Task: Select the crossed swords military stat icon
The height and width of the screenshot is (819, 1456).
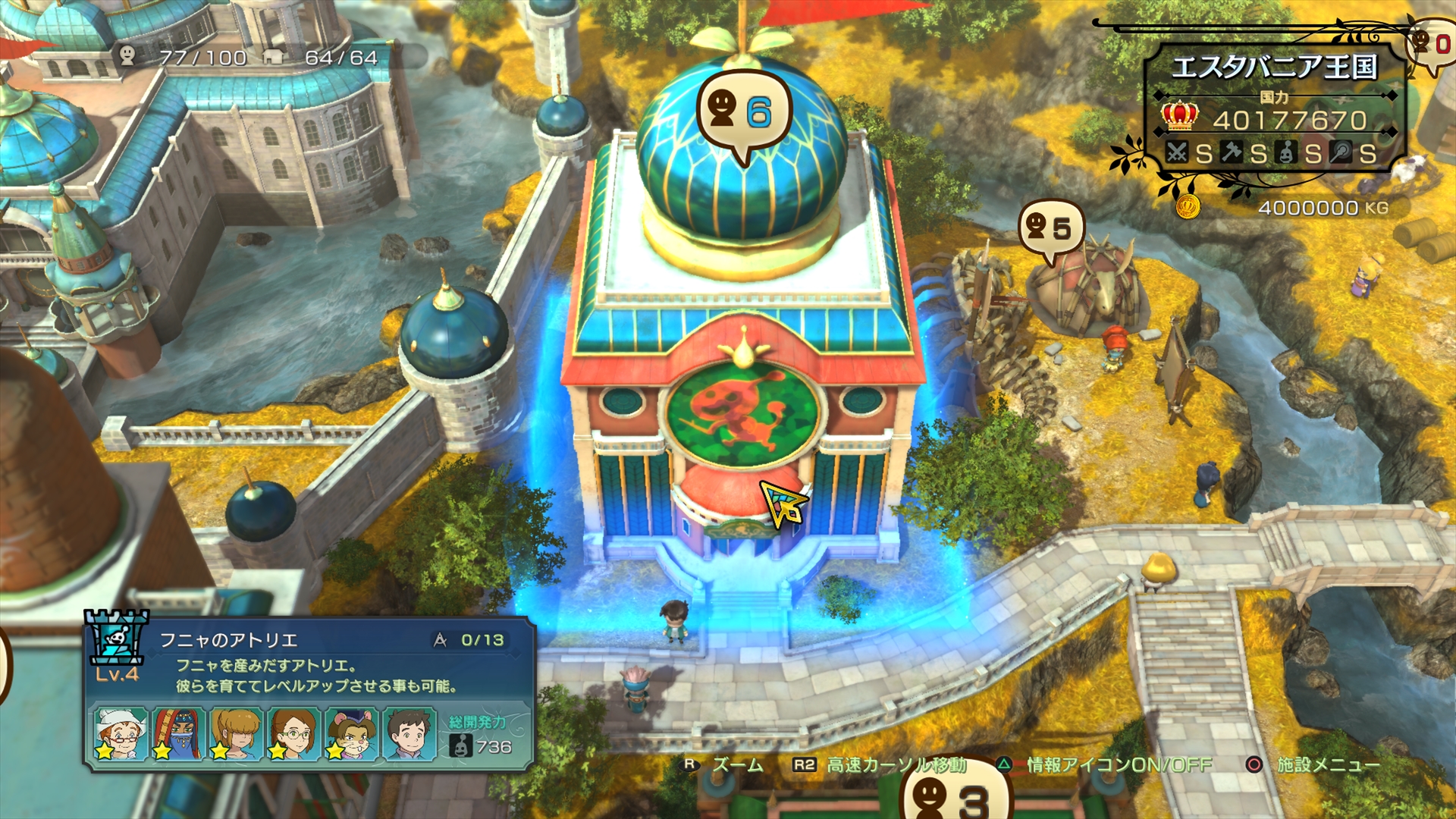Action: pyautogui.click(x=1175, y=153)
